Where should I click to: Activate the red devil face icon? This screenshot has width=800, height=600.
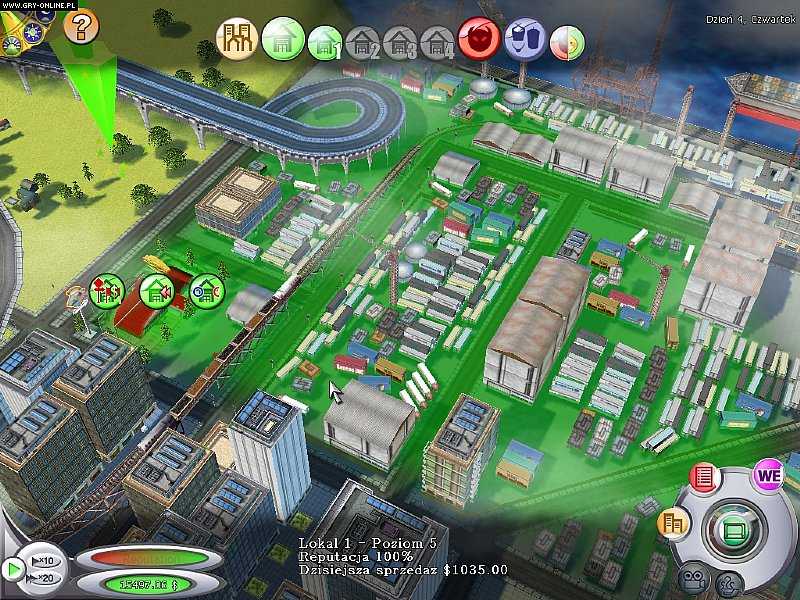[x=479, y=40]
